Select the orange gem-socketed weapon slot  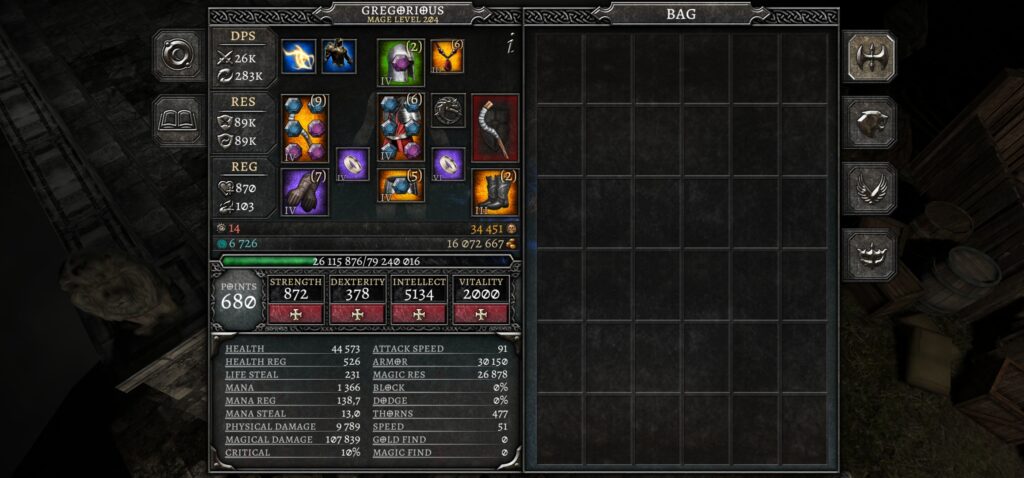pyautogui.click(x=304, y=127)
